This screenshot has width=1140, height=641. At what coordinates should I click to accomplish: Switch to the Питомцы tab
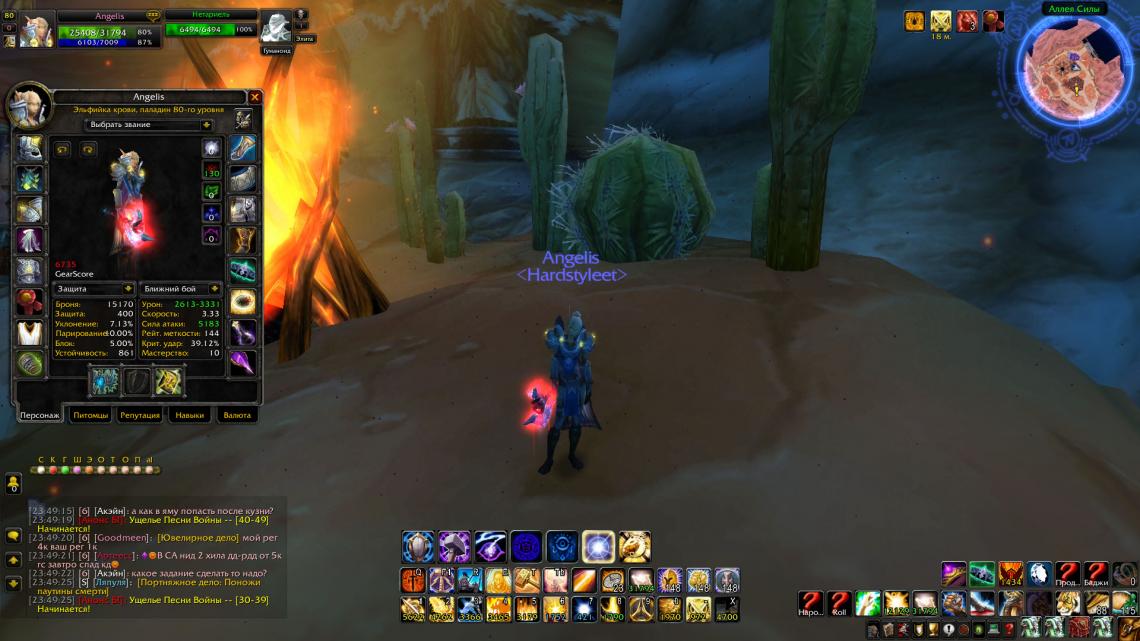[91, 415]
